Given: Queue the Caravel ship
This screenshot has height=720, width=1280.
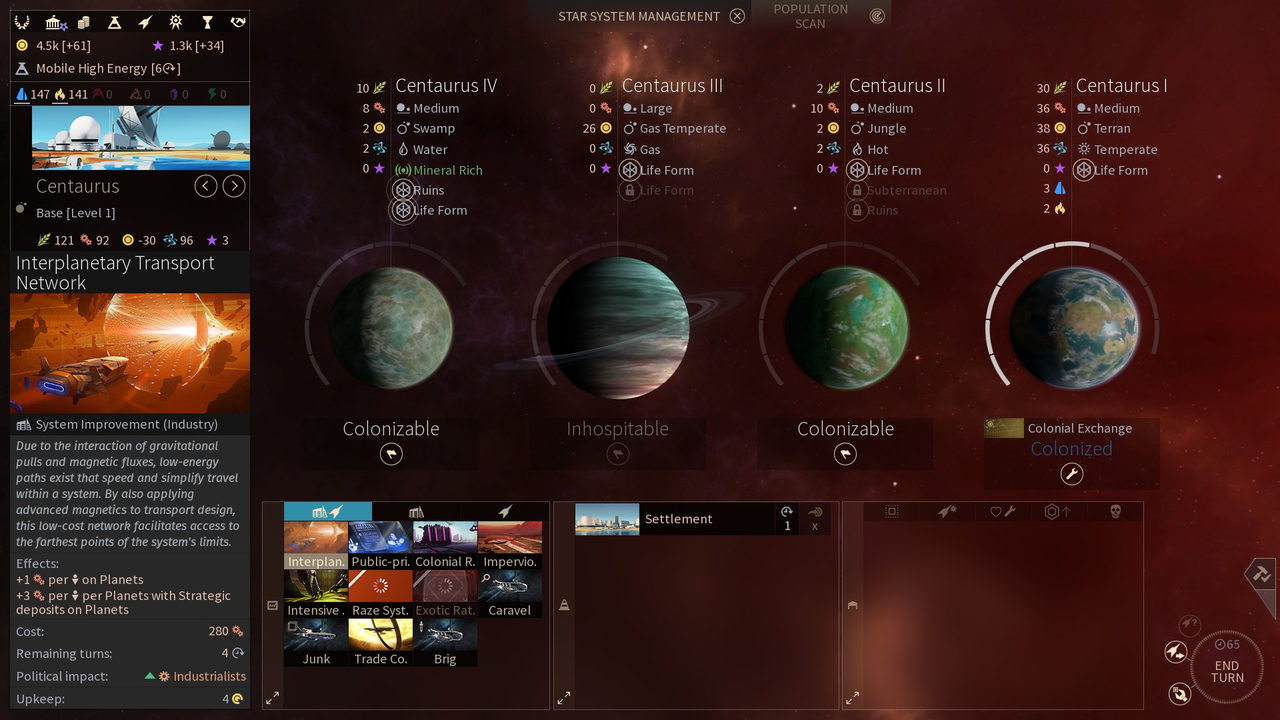Looking at the screenshot, I should click(x=510, y=594).
